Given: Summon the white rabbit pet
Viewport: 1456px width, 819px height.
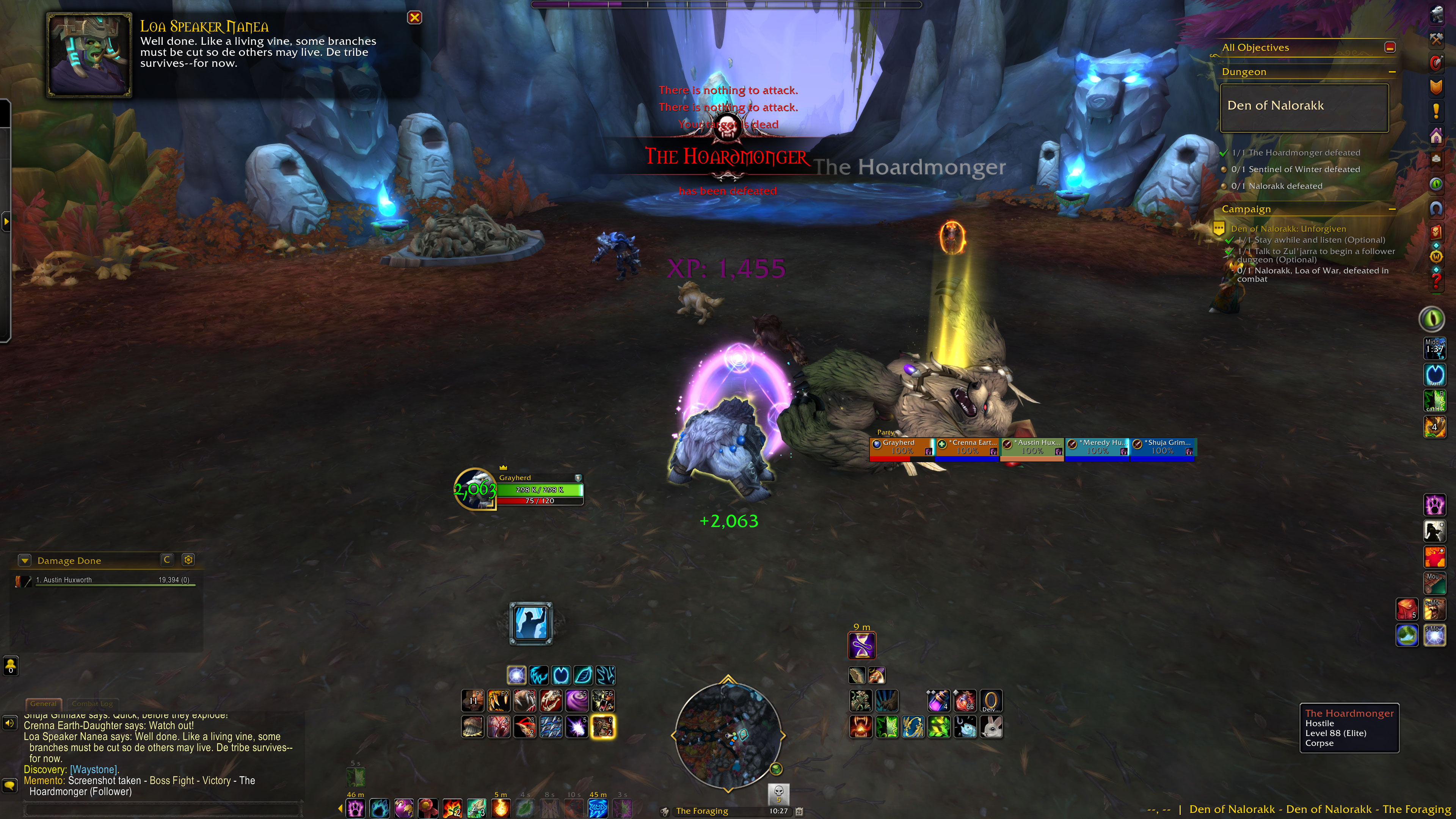Looking at the screenshot, I should click(x=992, y=727).
